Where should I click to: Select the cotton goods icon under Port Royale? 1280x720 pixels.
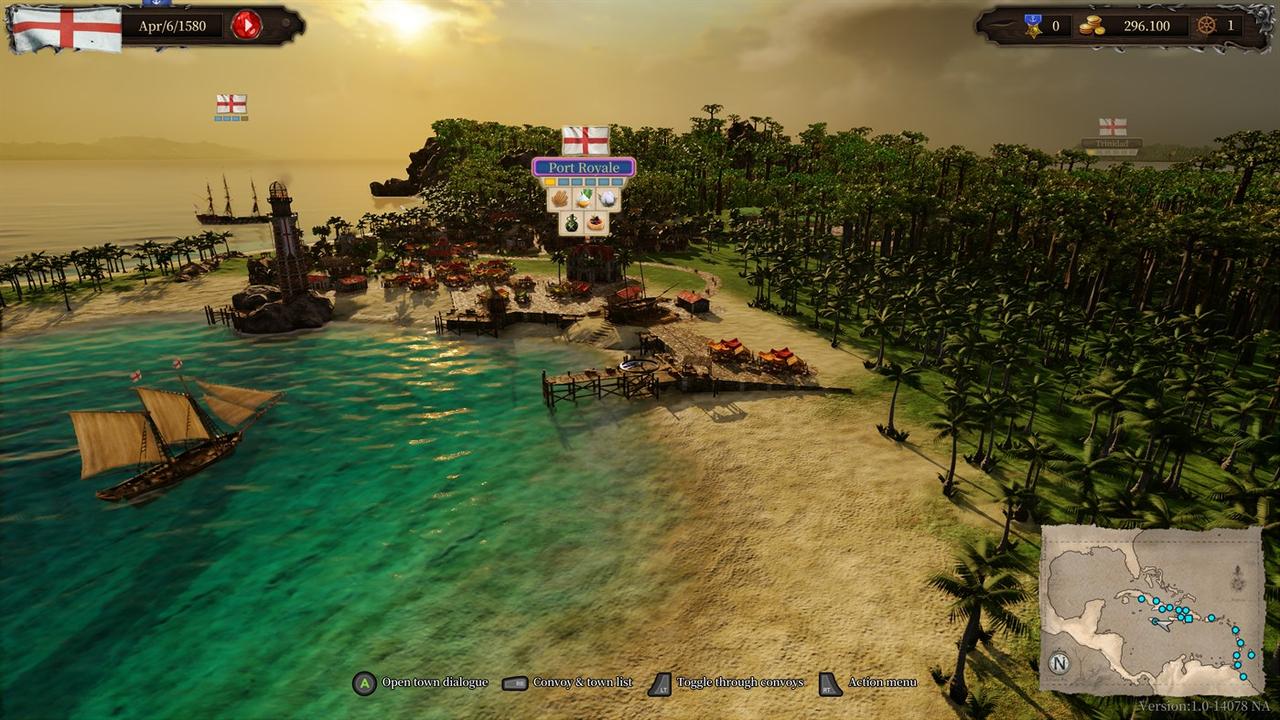click(609, 198)
